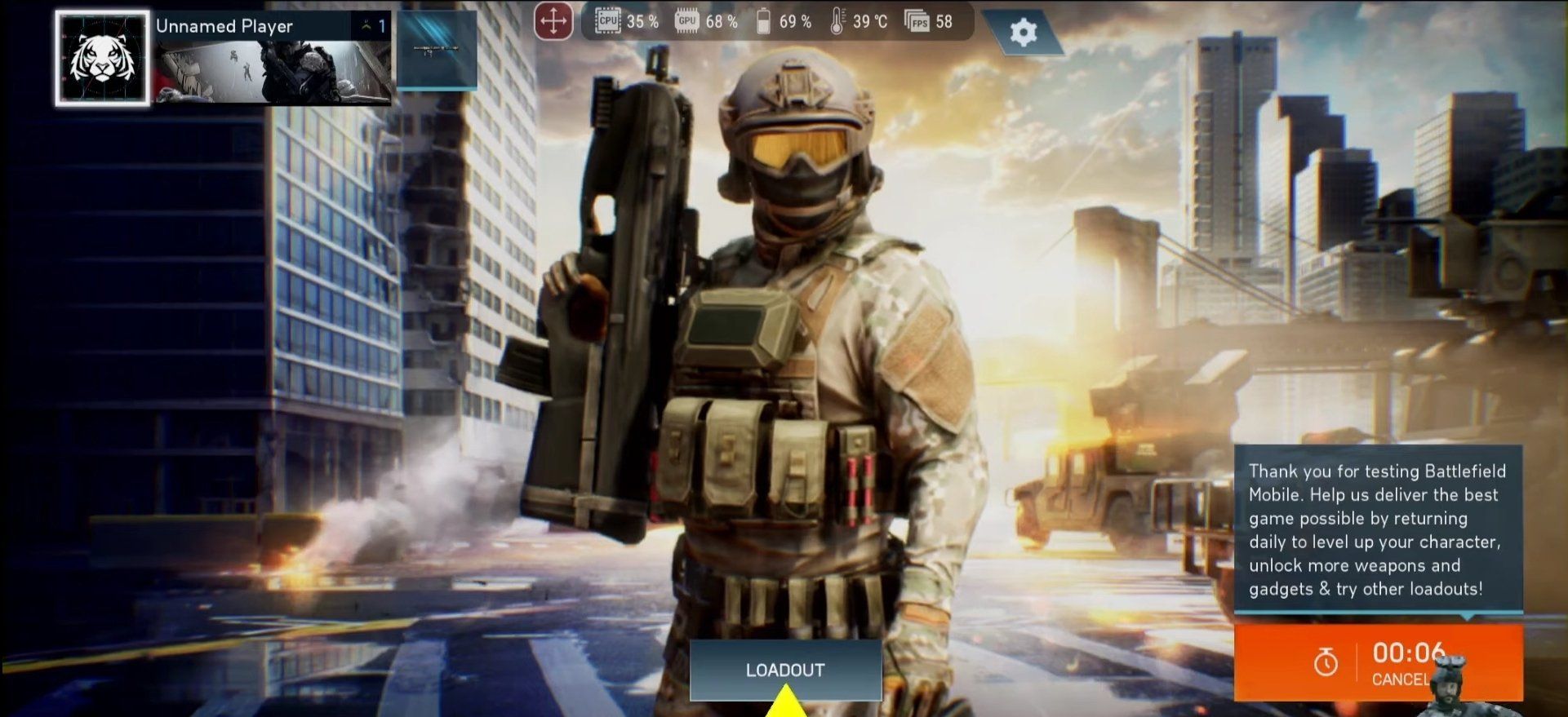Open the LOADOUT menu

coord(785,670)
